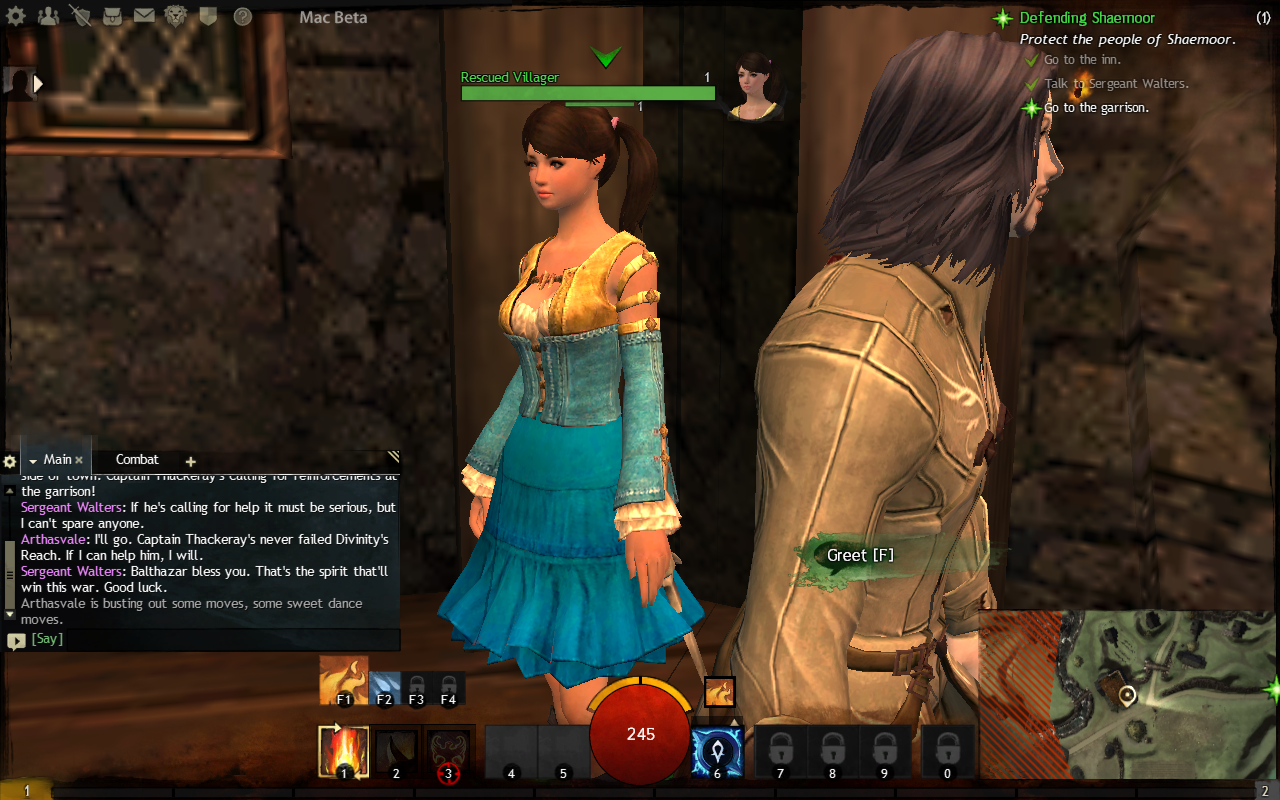The width and height of the screenshot is (1280, 800).
Task: Close the Main chat tab
Action: point(79,461)
